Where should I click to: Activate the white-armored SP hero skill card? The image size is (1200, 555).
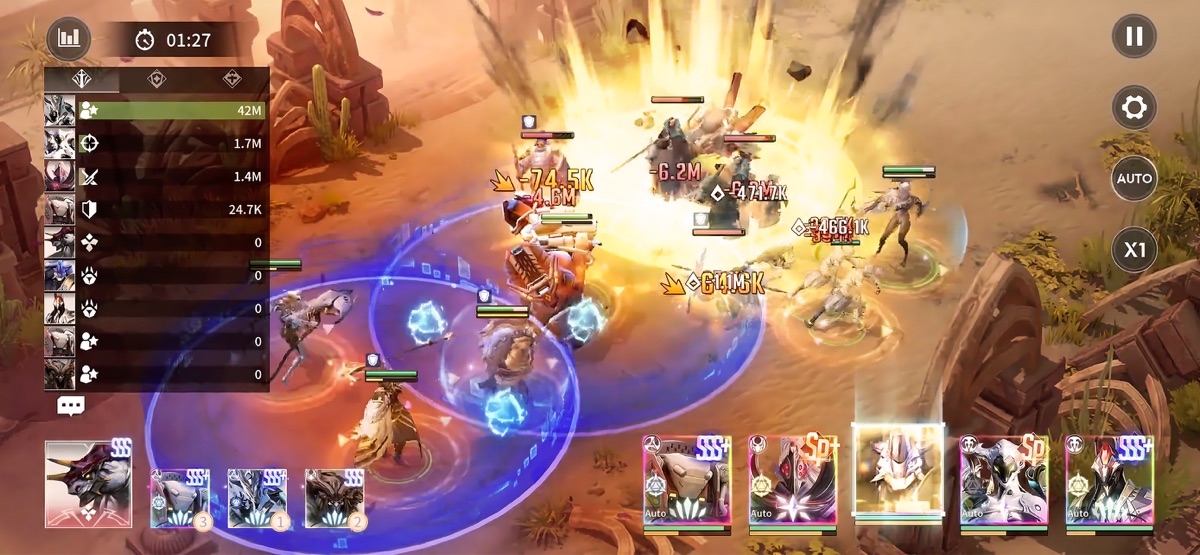[x=1003, y=482]
